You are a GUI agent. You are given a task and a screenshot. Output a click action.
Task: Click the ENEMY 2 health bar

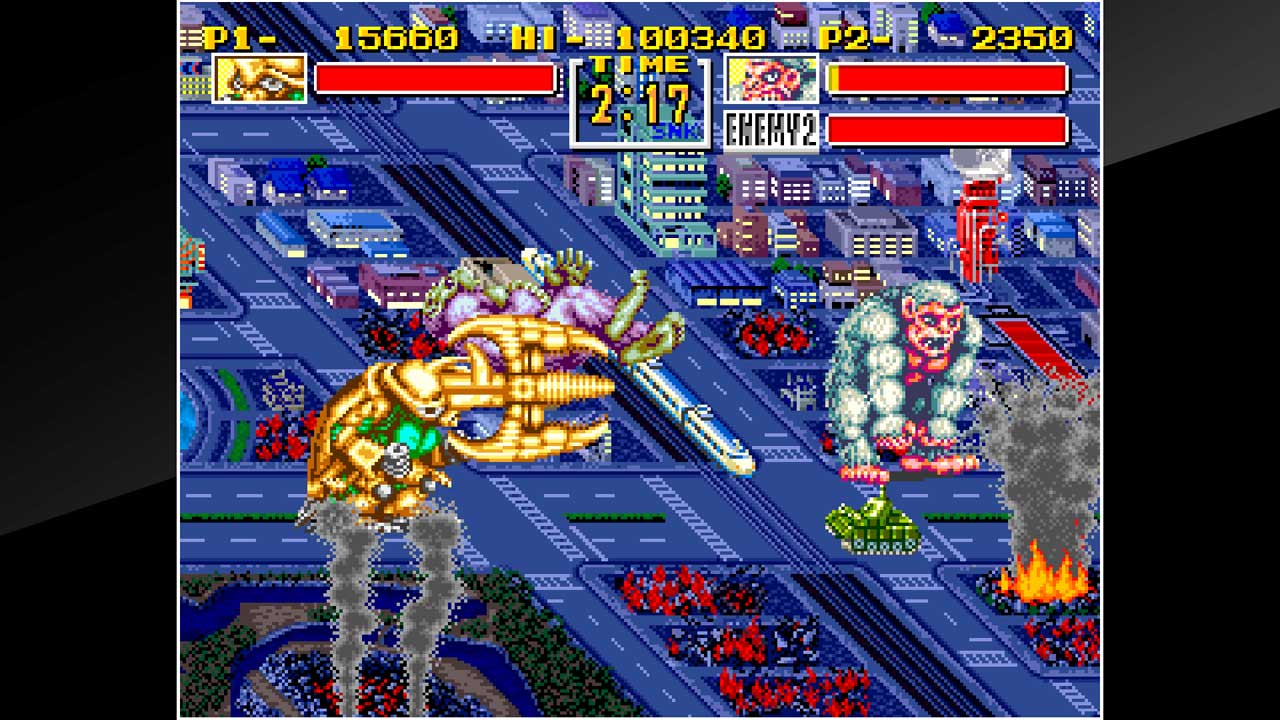click(950, 131)
